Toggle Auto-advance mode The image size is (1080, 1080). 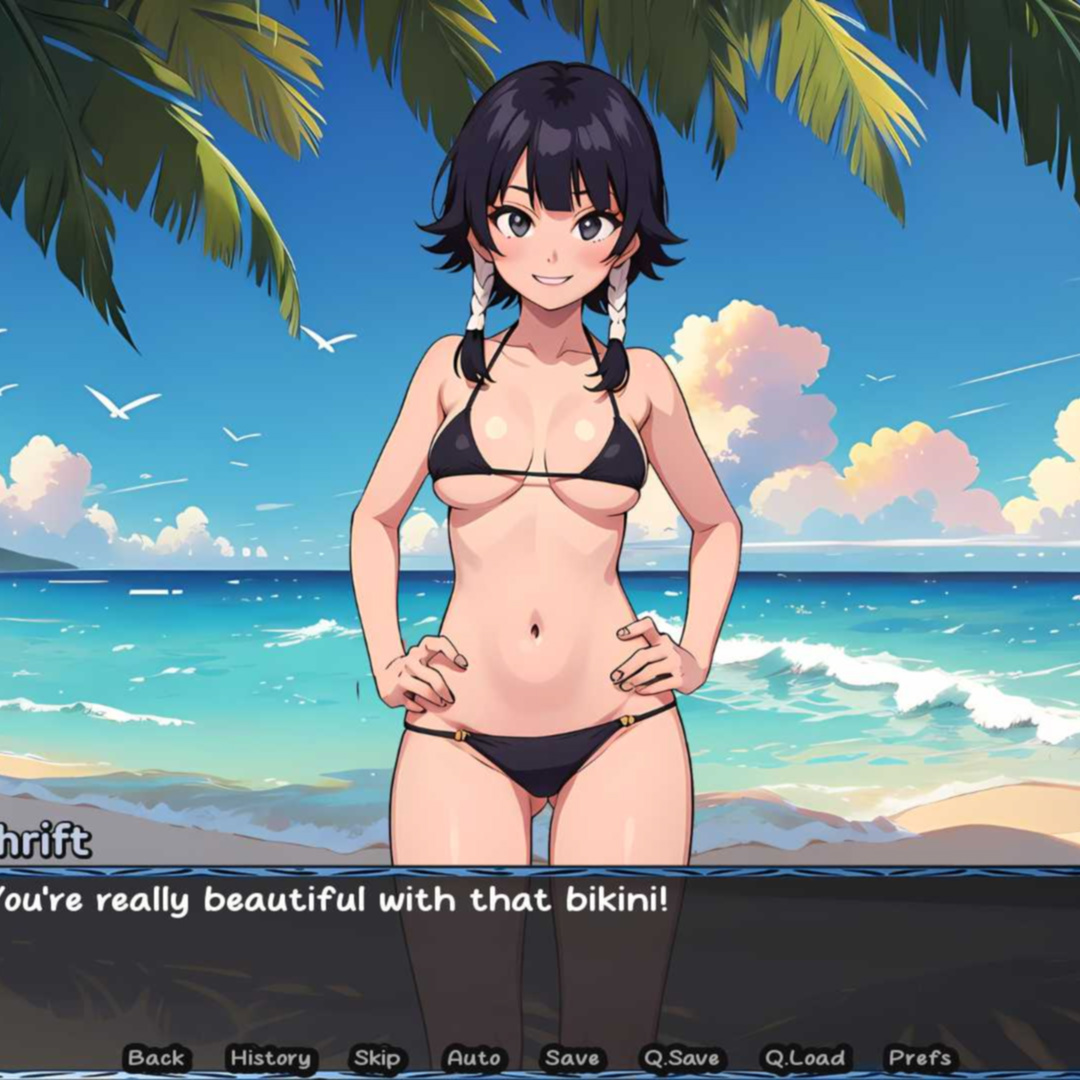point(474,1057)
